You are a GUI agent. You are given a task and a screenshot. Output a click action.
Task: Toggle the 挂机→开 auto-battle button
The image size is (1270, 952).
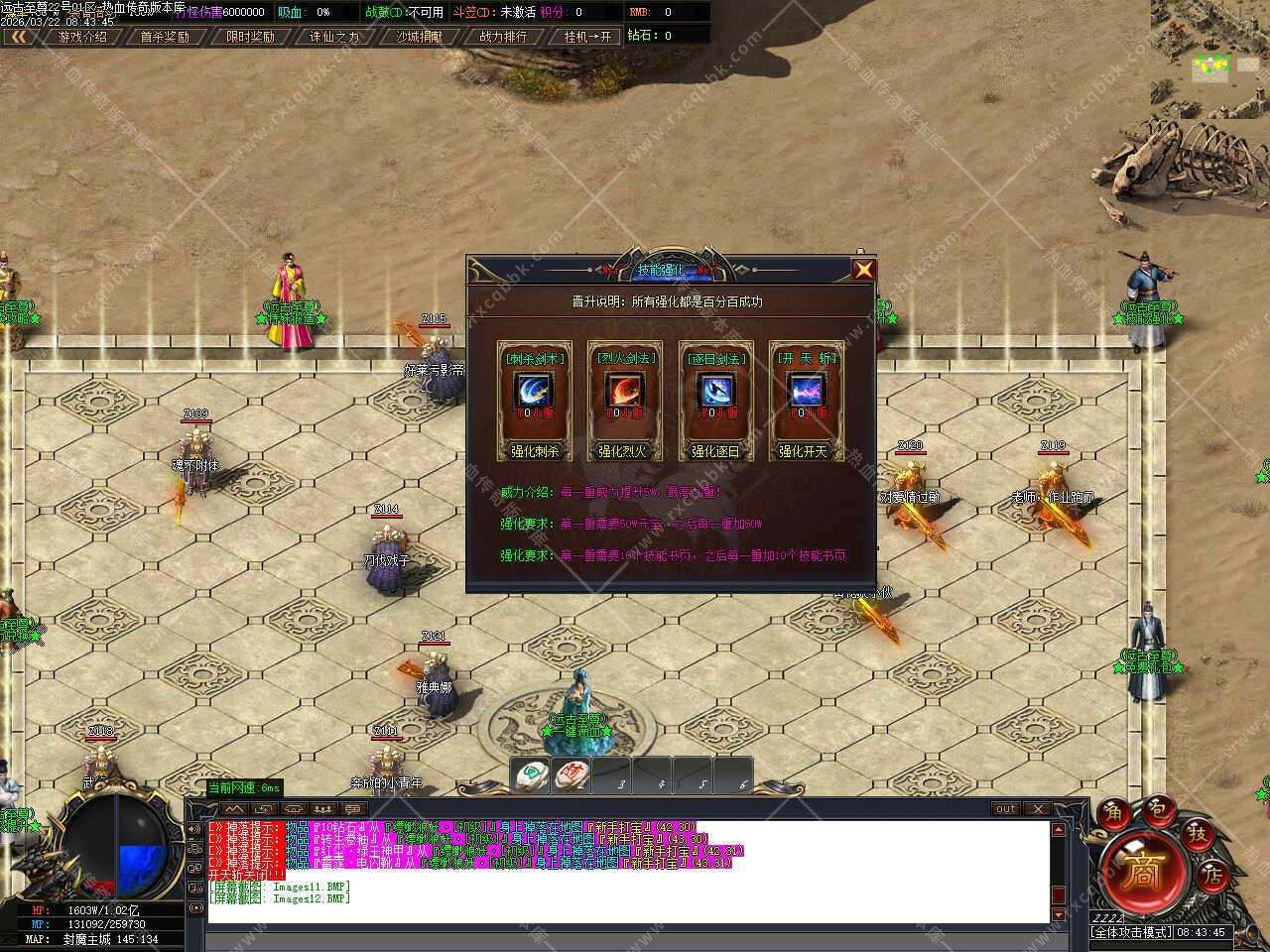[587, 37]
